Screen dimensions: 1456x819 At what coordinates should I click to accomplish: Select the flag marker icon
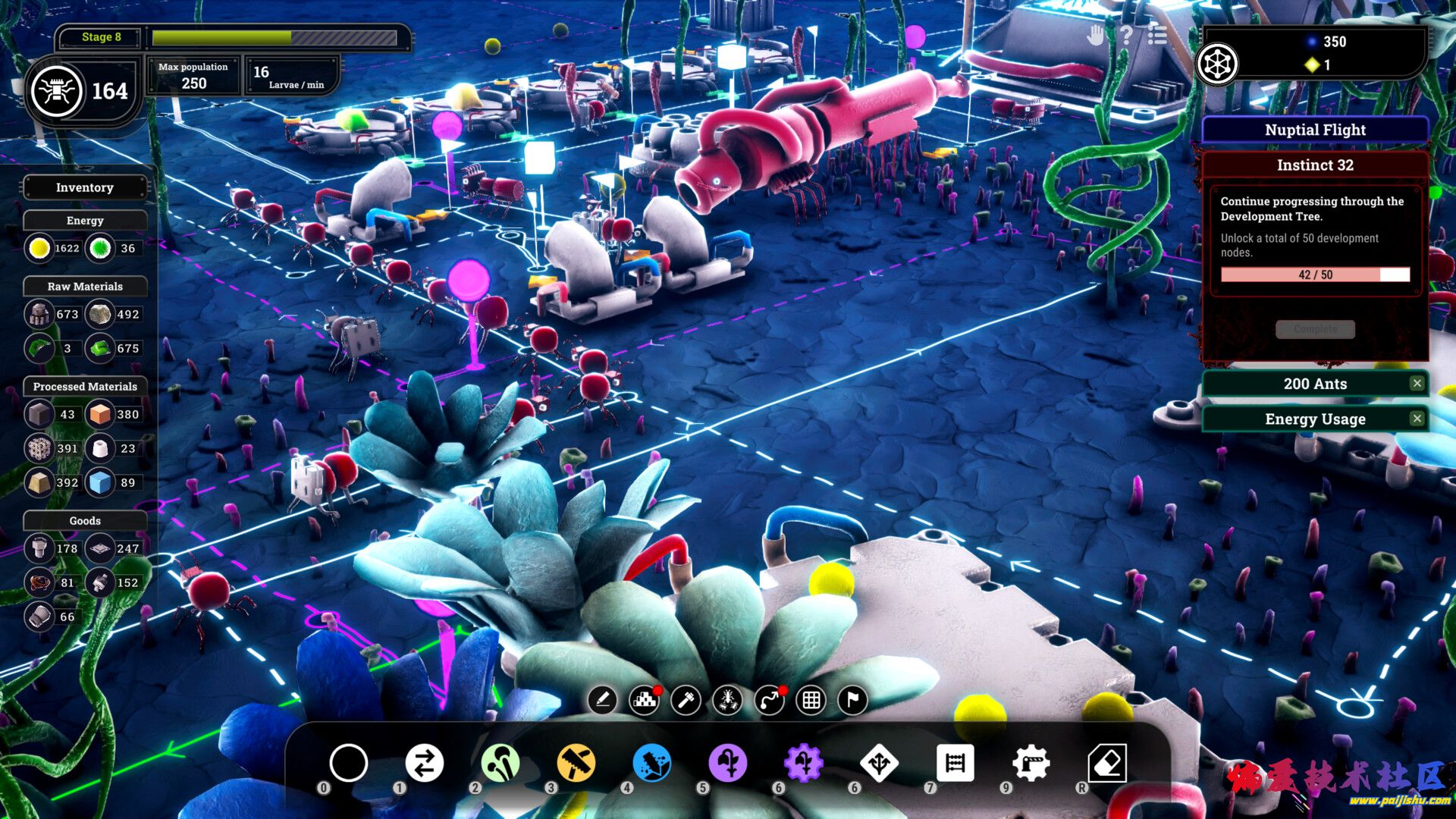pos(852,700)
